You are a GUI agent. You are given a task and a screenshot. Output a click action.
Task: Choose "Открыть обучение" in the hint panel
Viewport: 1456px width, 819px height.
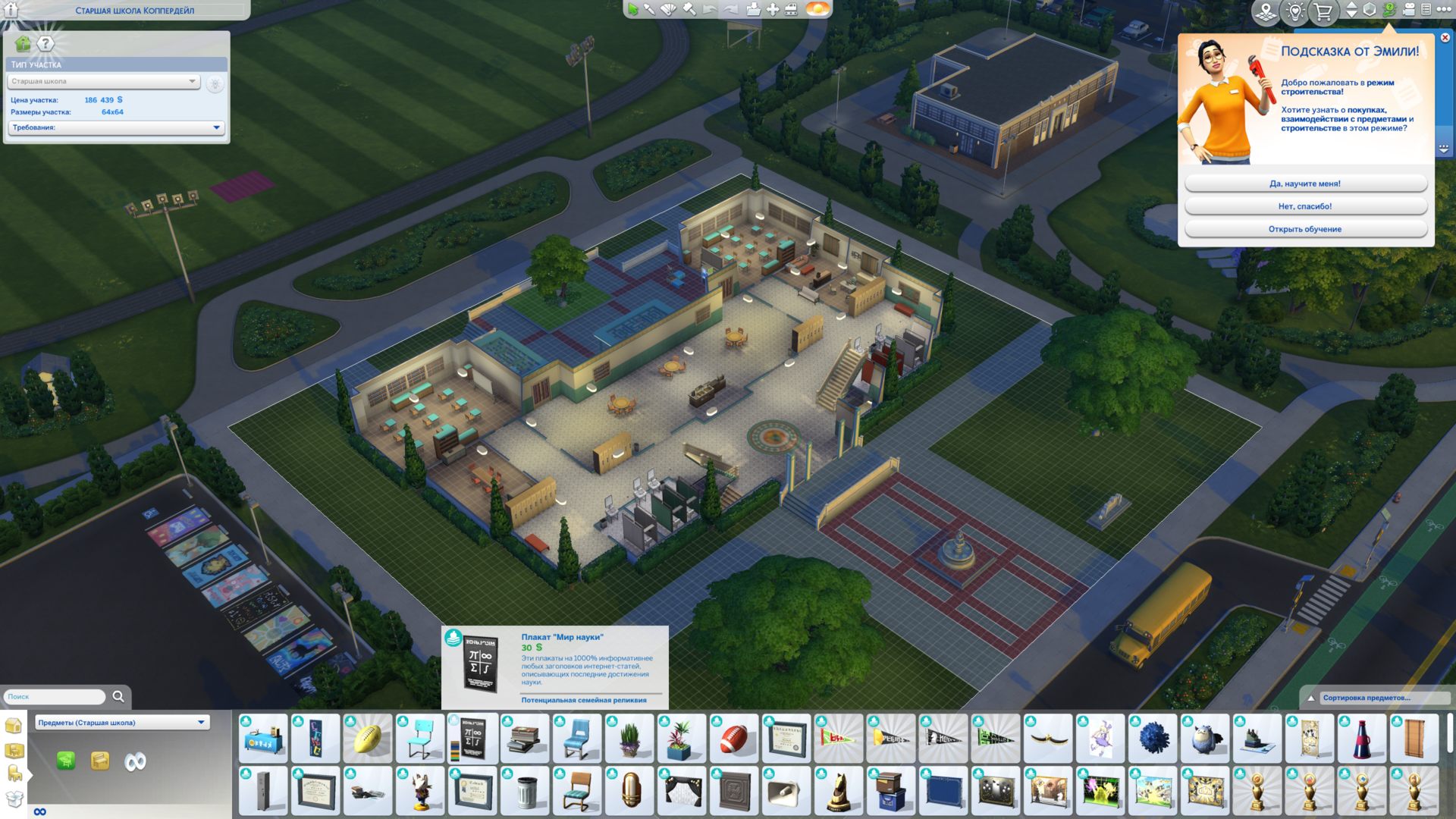1305,229
